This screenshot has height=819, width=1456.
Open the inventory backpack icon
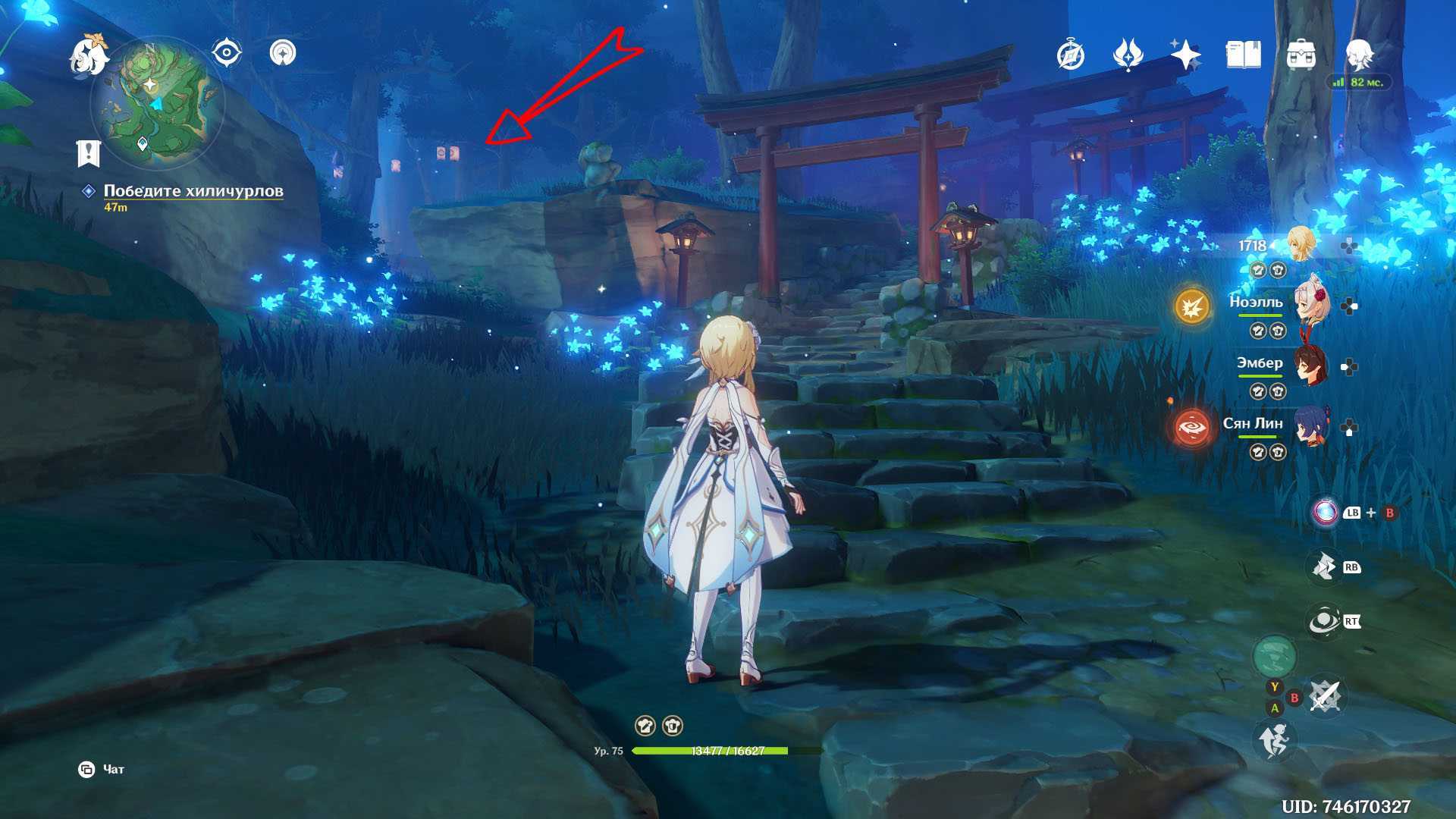(1301, 55)
